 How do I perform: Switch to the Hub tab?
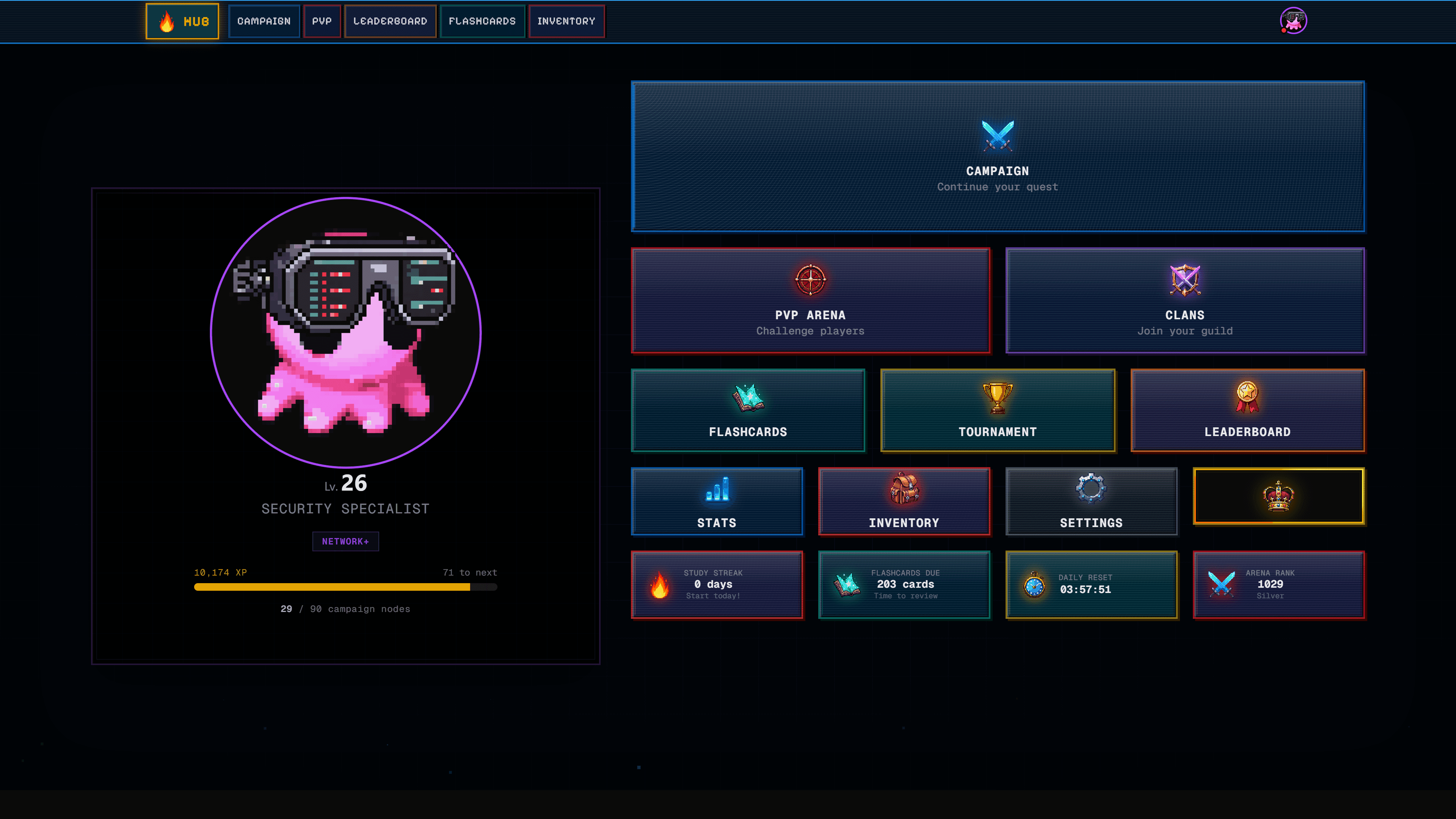coord(182,22)
